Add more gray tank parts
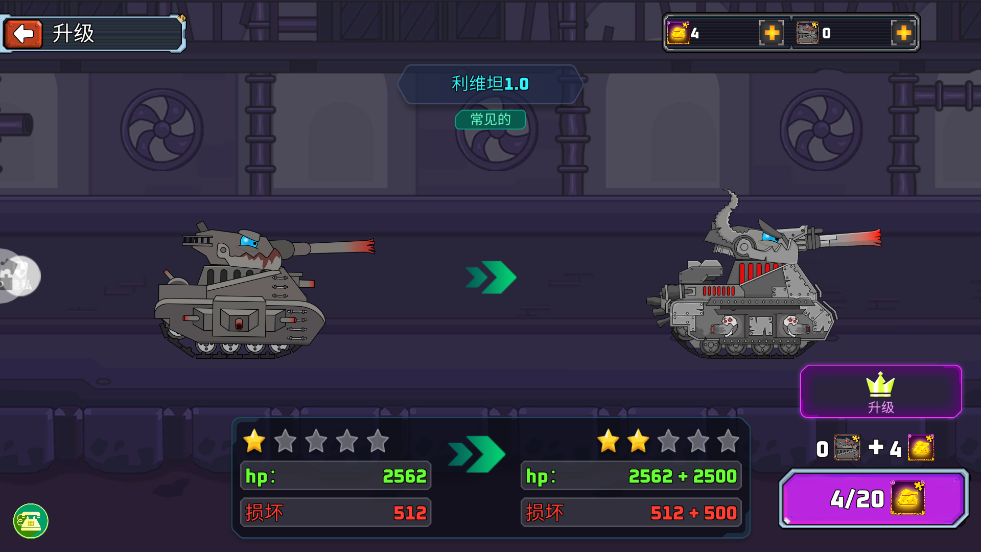This screenshot has height=552, width=981. point(902,33)
